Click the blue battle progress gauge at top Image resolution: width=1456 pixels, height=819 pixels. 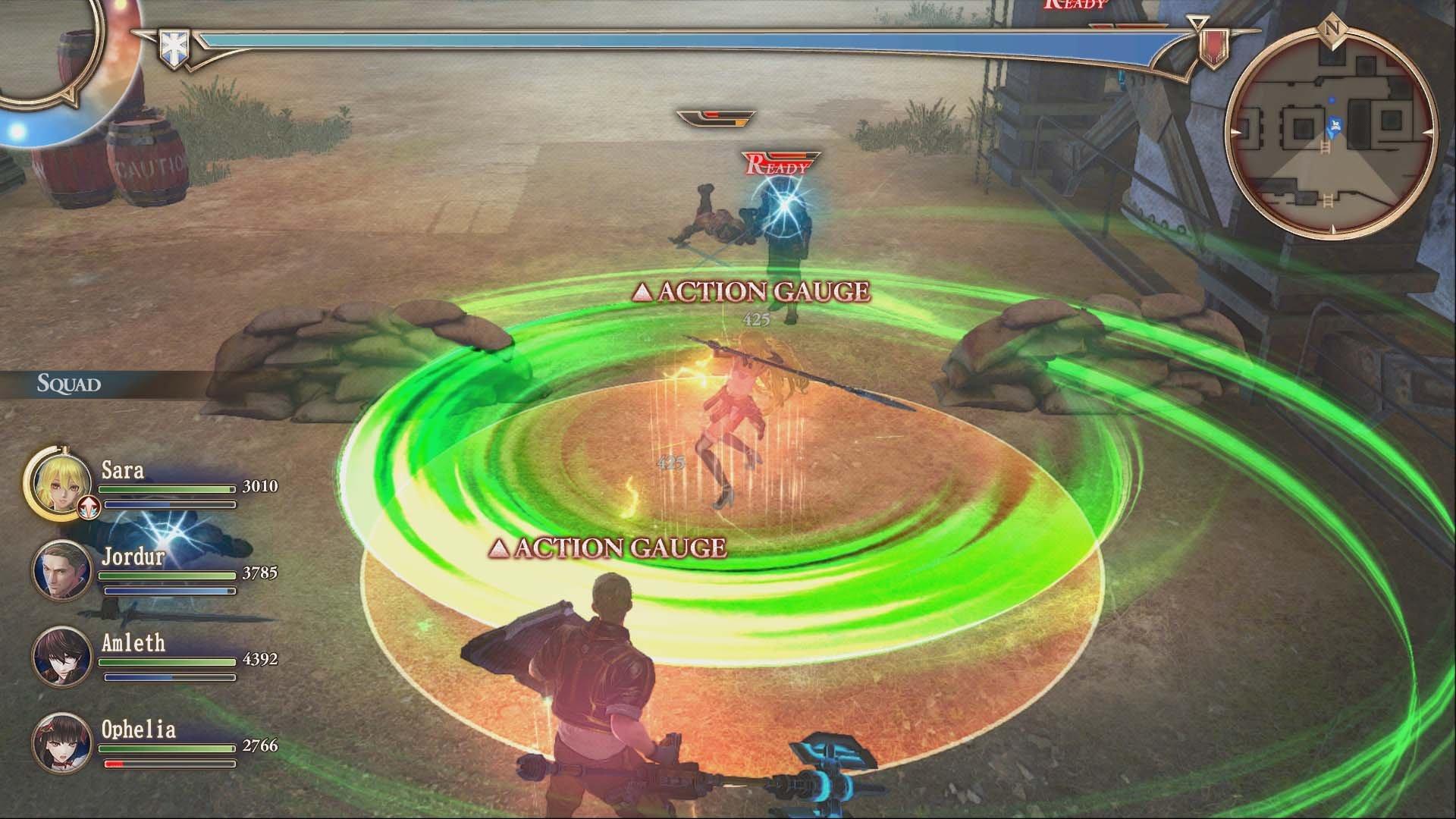698,38
